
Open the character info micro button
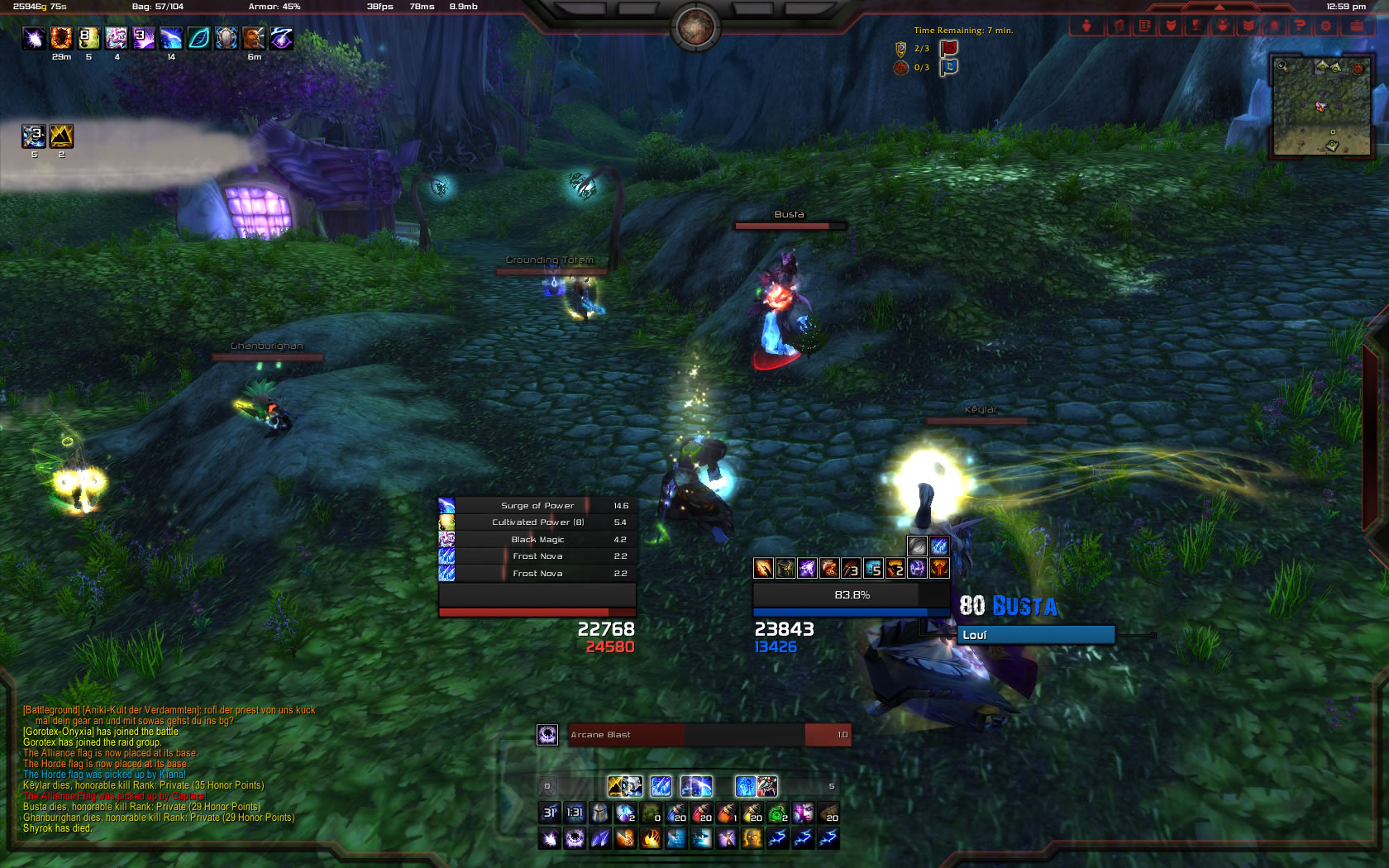pos(1087,26)
